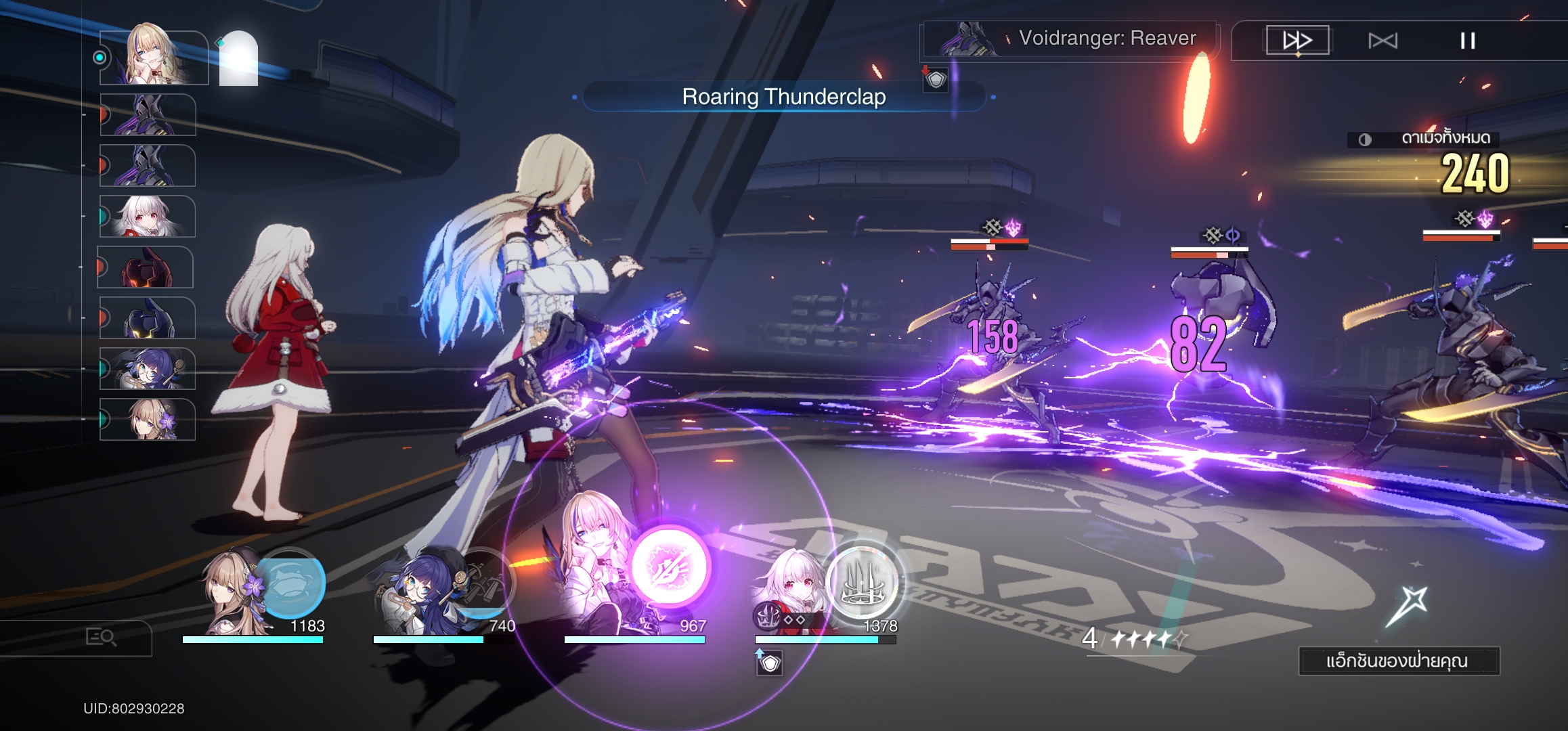Select the blonde girl's turn order portrait
The image size is (1568, 731).
pos(153,57)
